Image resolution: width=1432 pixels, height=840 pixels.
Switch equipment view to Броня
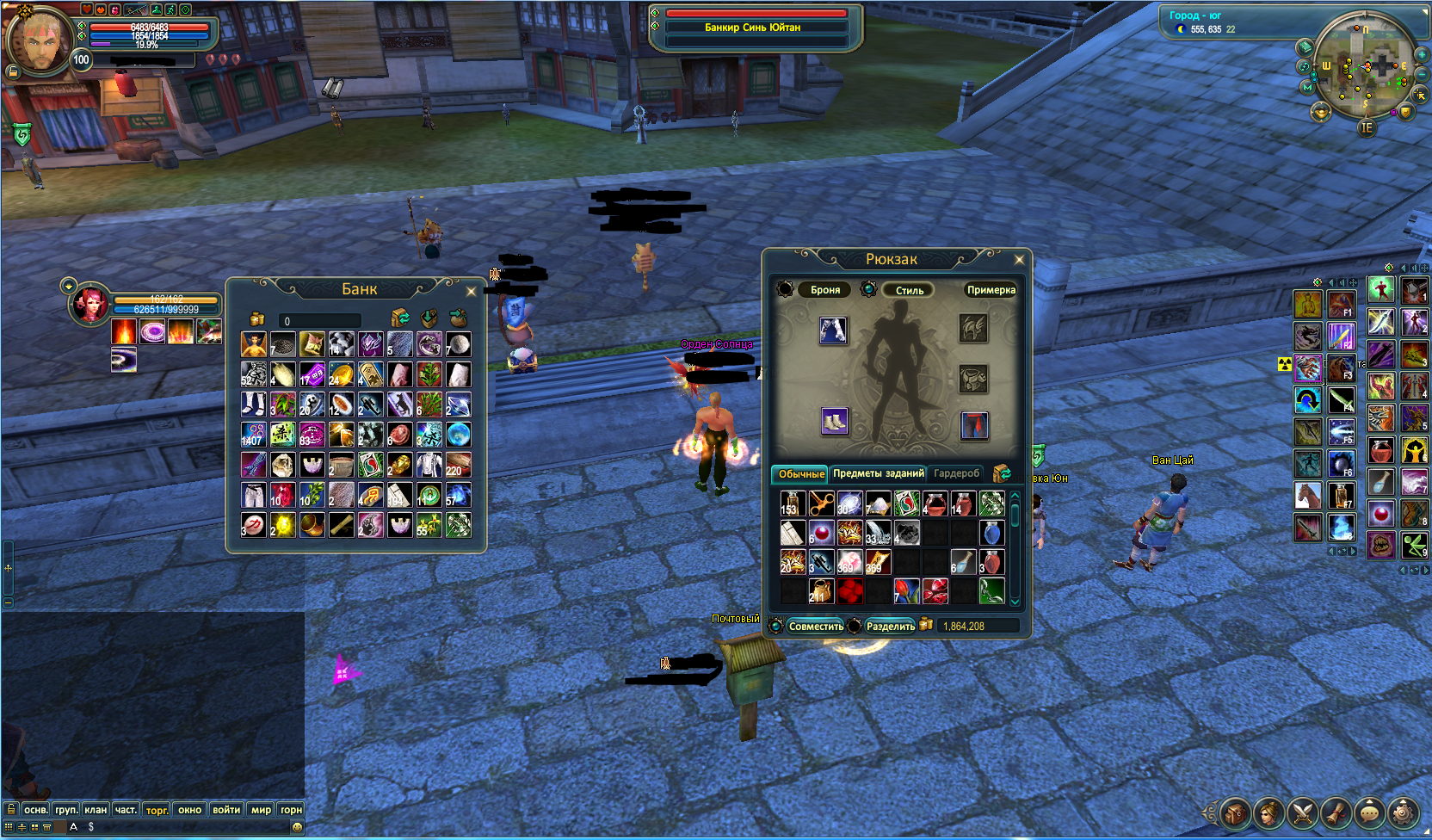824,290
